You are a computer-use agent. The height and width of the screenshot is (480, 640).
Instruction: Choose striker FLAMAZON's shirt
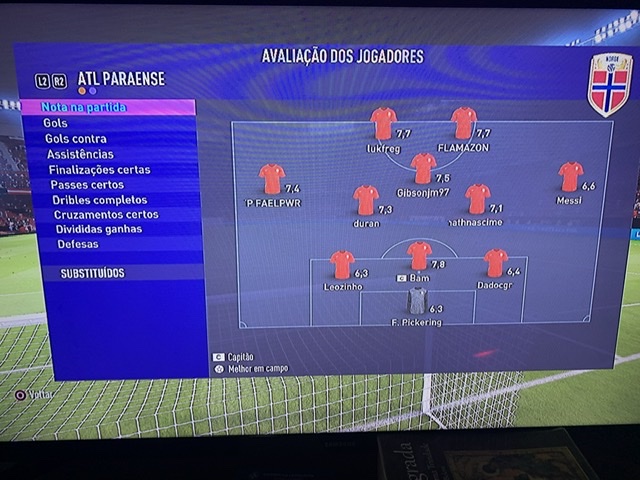[464, 123]
